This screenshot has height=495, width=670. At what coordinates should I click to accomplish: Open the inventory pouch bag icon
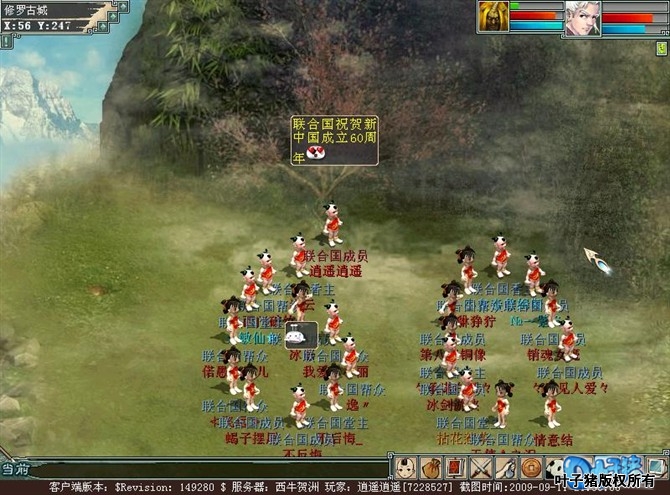click(x=431, y=467)
